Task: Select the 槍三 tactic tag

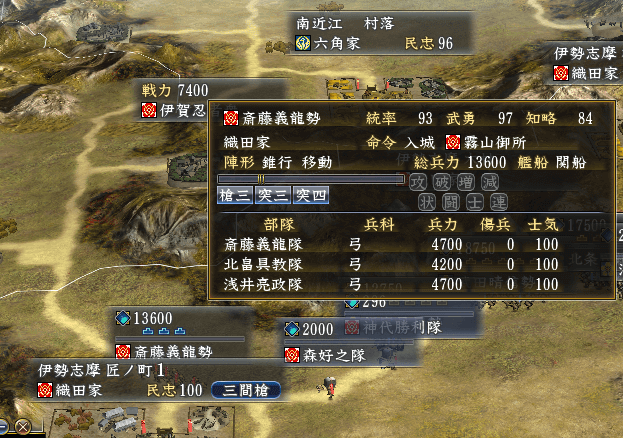Action: pyautogui.click(x=235, y=195)
